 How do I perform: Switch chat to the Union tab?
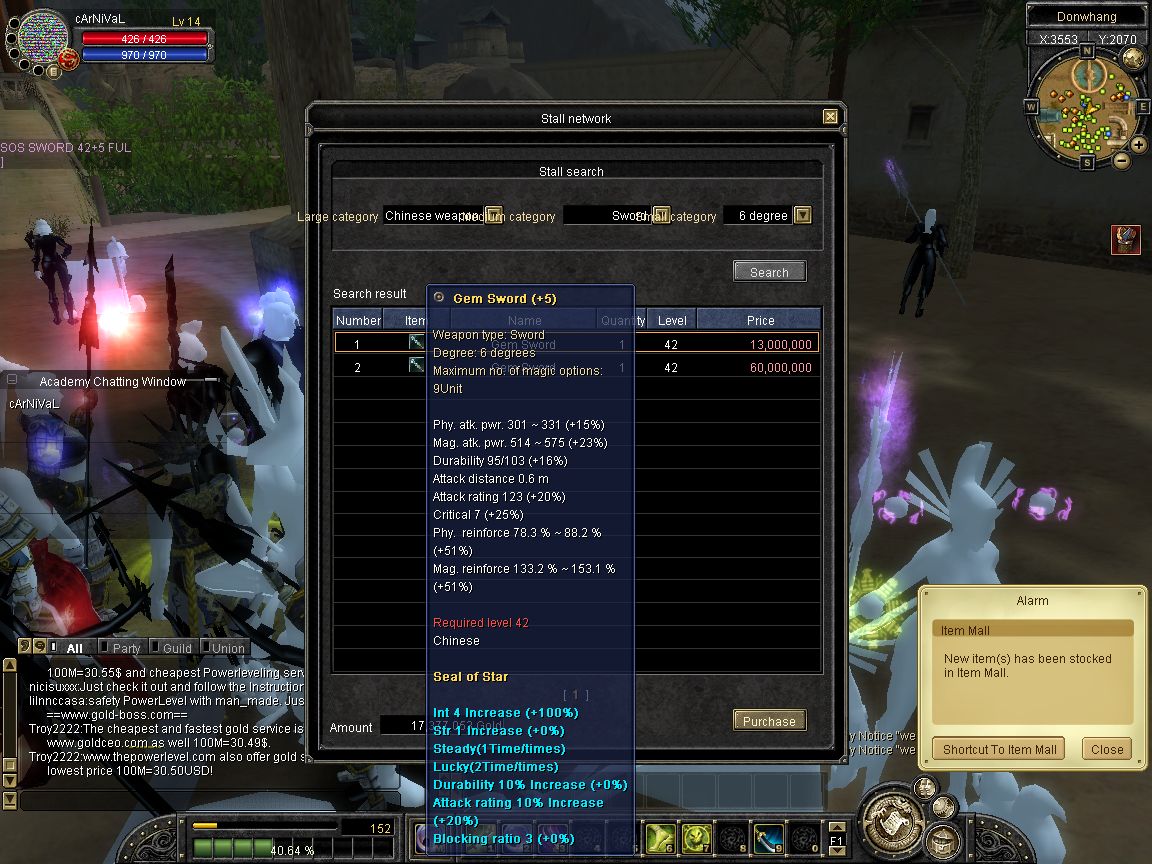coord(228,648)
